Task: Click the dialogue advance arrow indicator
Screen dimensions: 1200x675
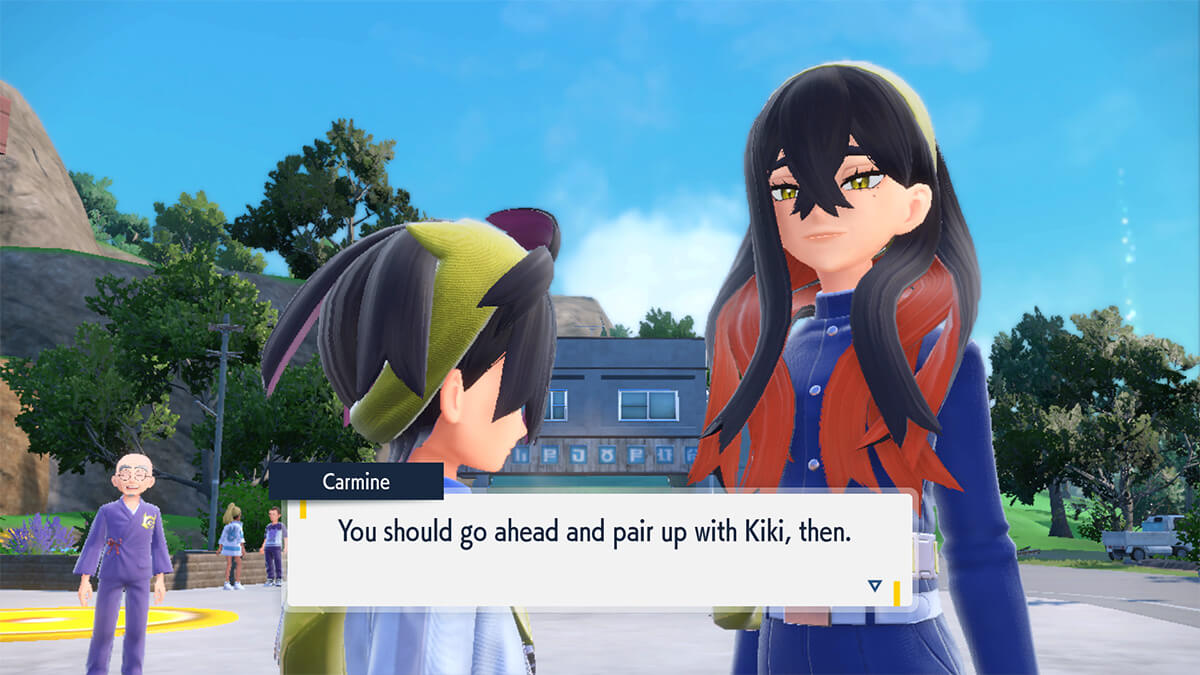Action: (875, 586)
